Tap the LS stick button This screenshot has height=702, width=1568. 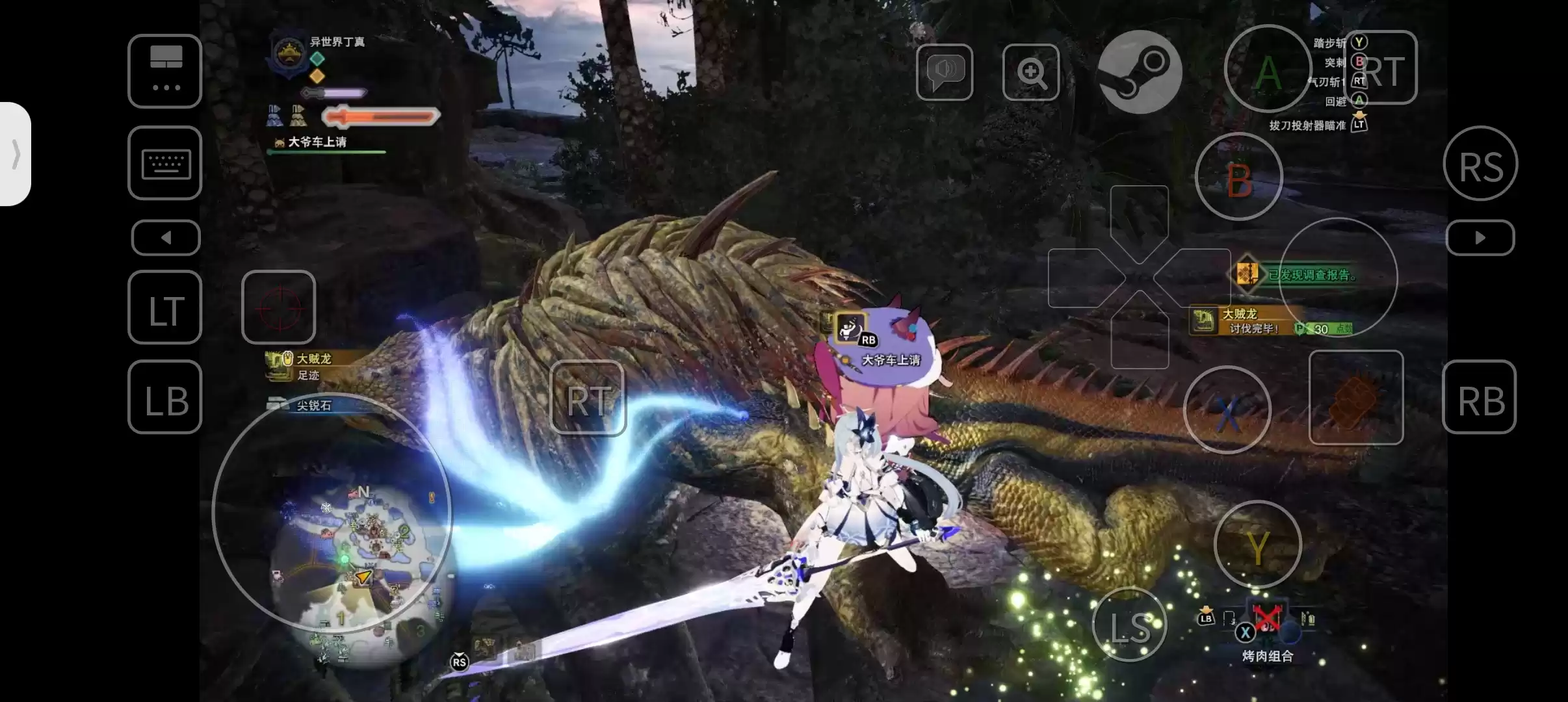(x=1130, y=625)
